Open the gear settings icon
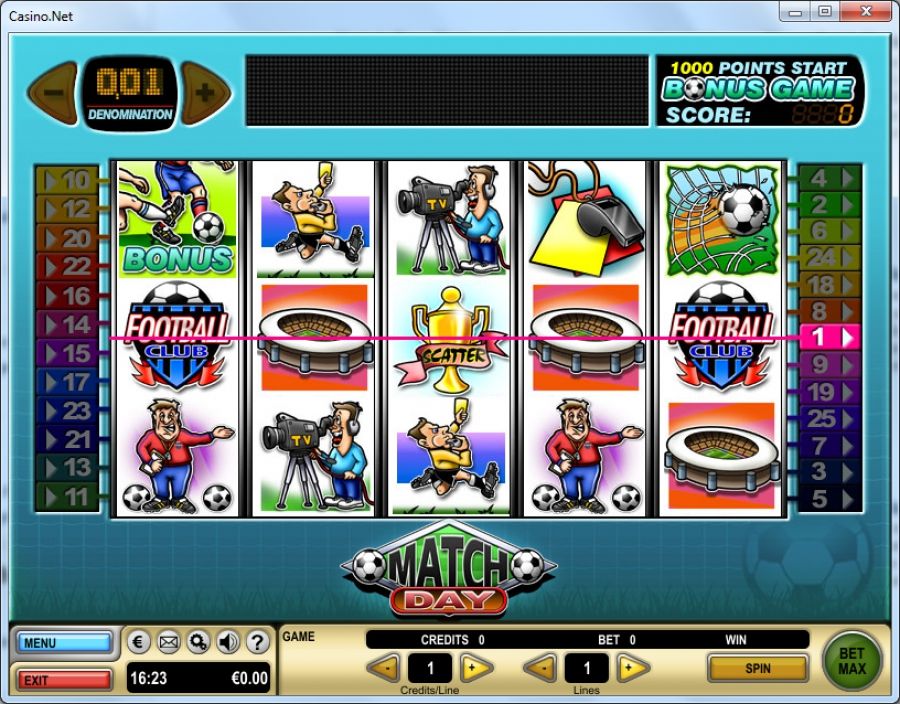The height and width of the screenshot is (704, 900). click(198, 642)
